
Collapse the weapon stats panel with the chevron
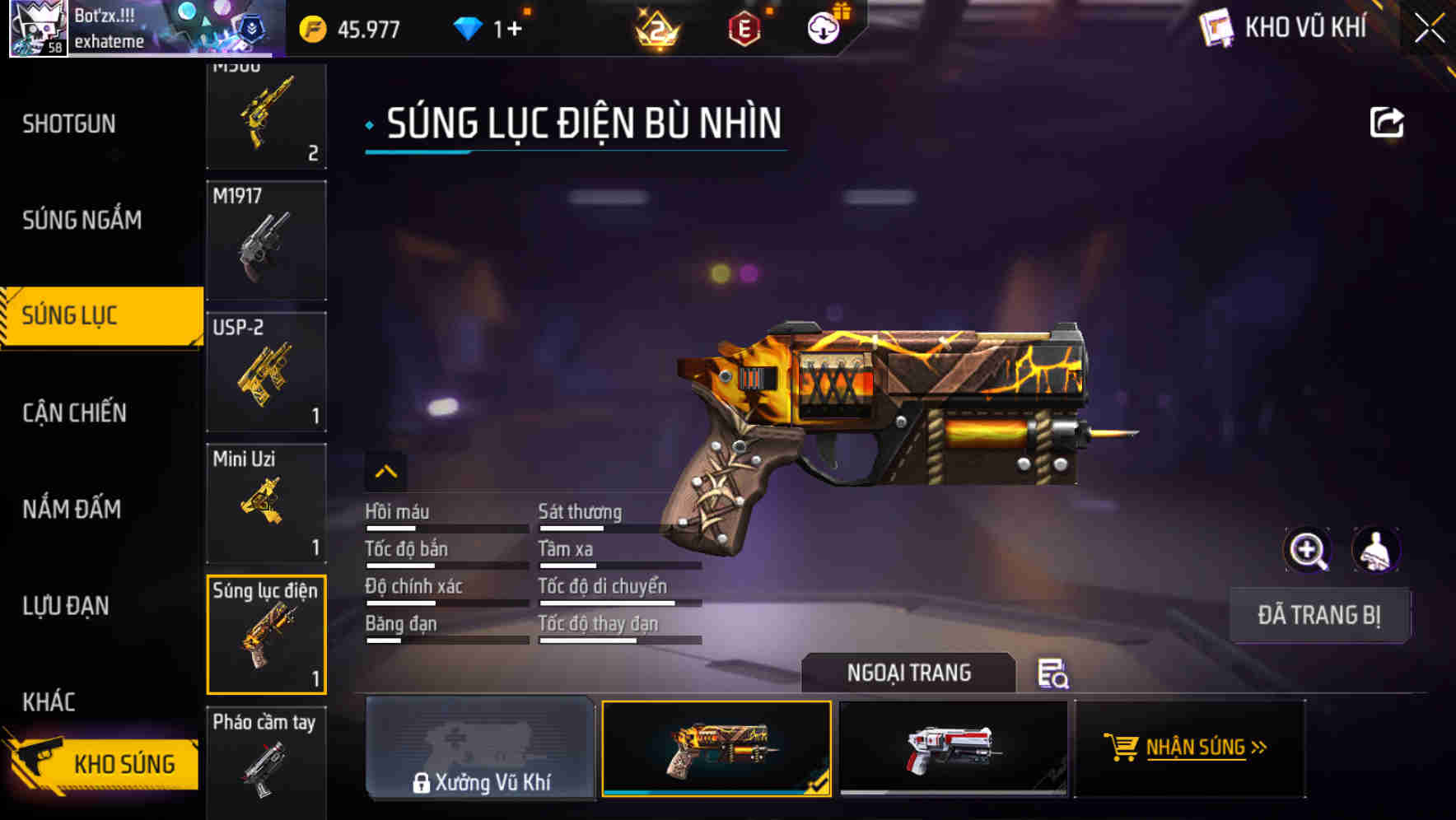385,472
